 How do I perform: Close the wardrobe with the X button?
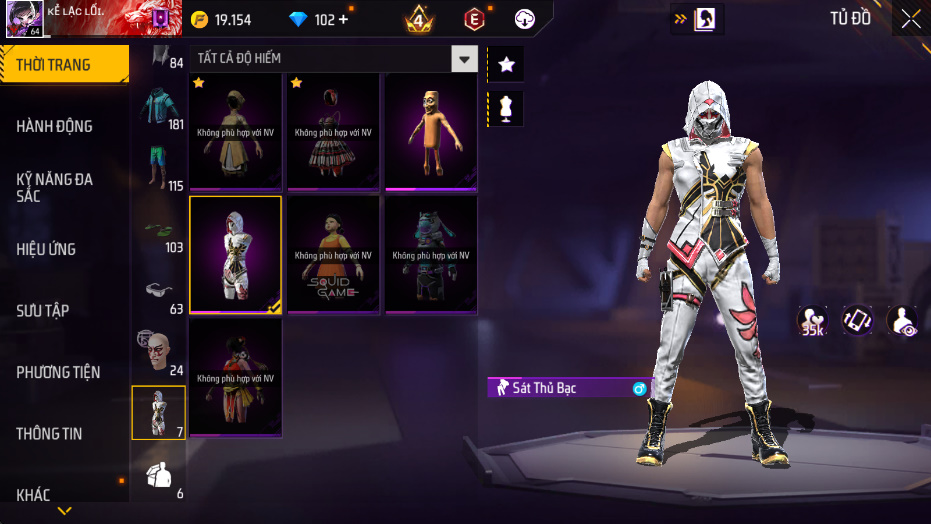coord(911,19)
